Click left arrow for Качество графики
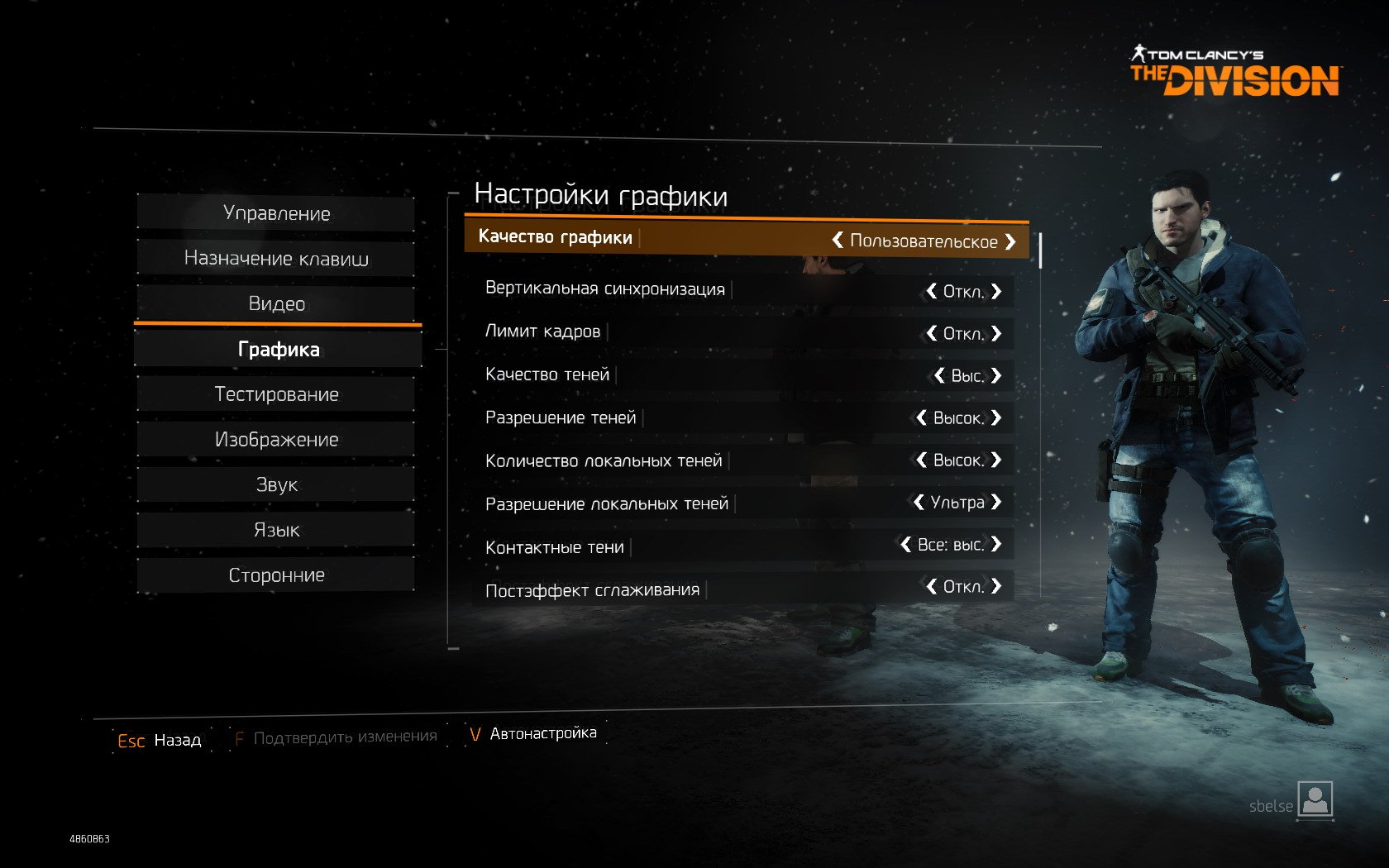This screenshot has height=868, width=1389. pyautogui.click(x=838, y=241)
